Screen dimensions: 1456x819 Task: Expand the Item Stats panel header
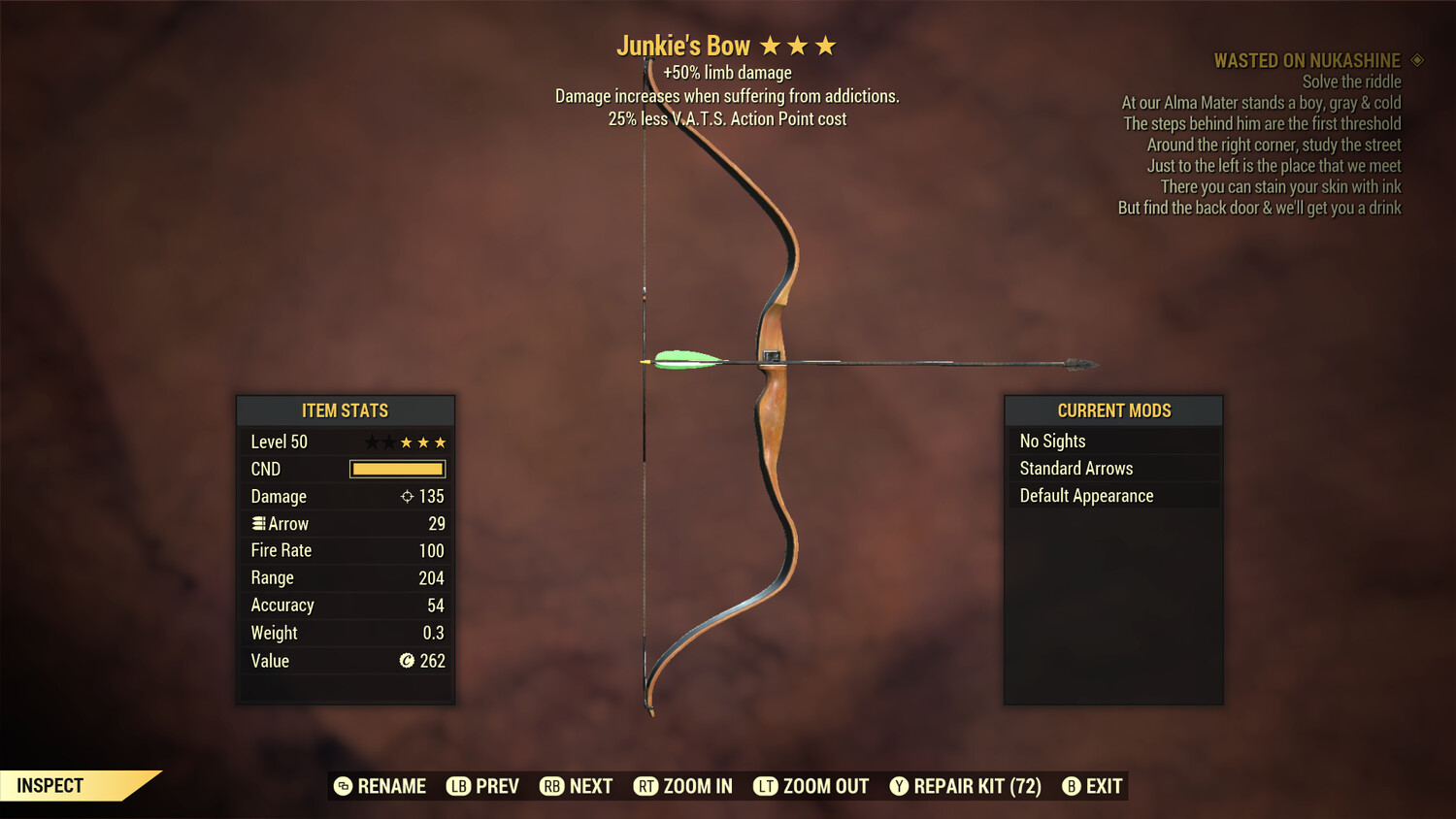coord(346,409)
